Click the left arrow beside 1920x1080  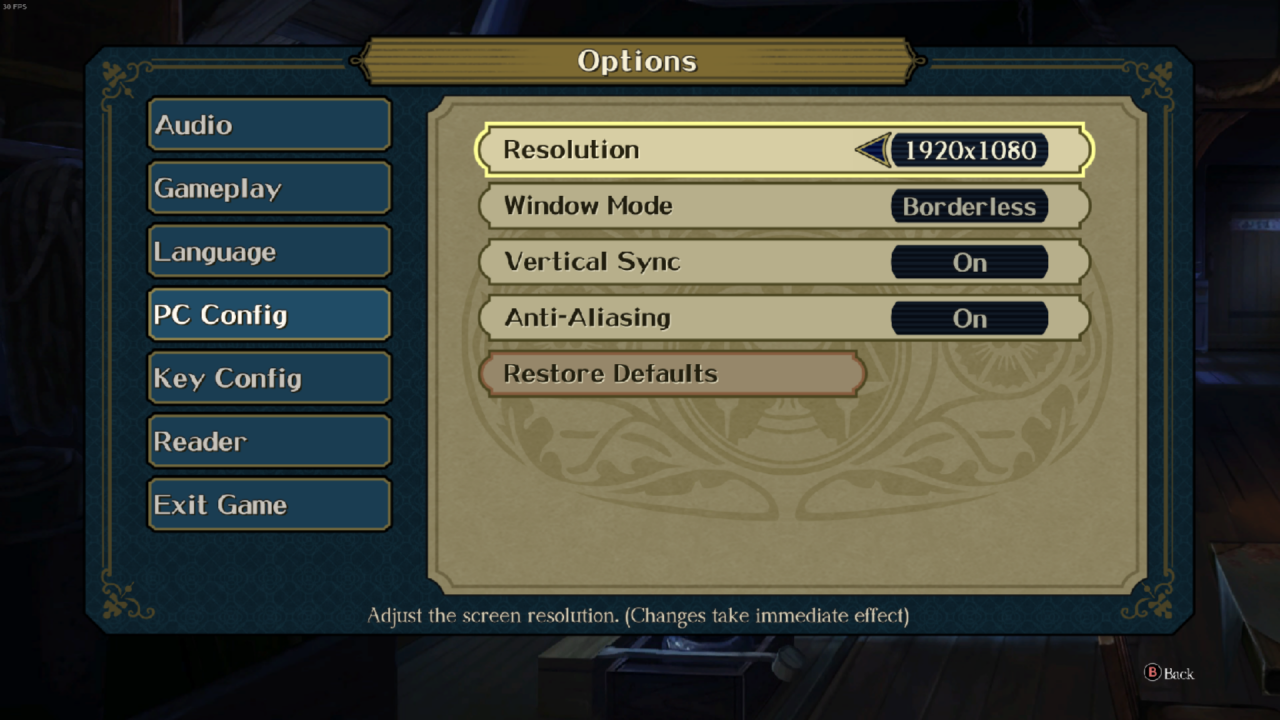coord(873,150)
